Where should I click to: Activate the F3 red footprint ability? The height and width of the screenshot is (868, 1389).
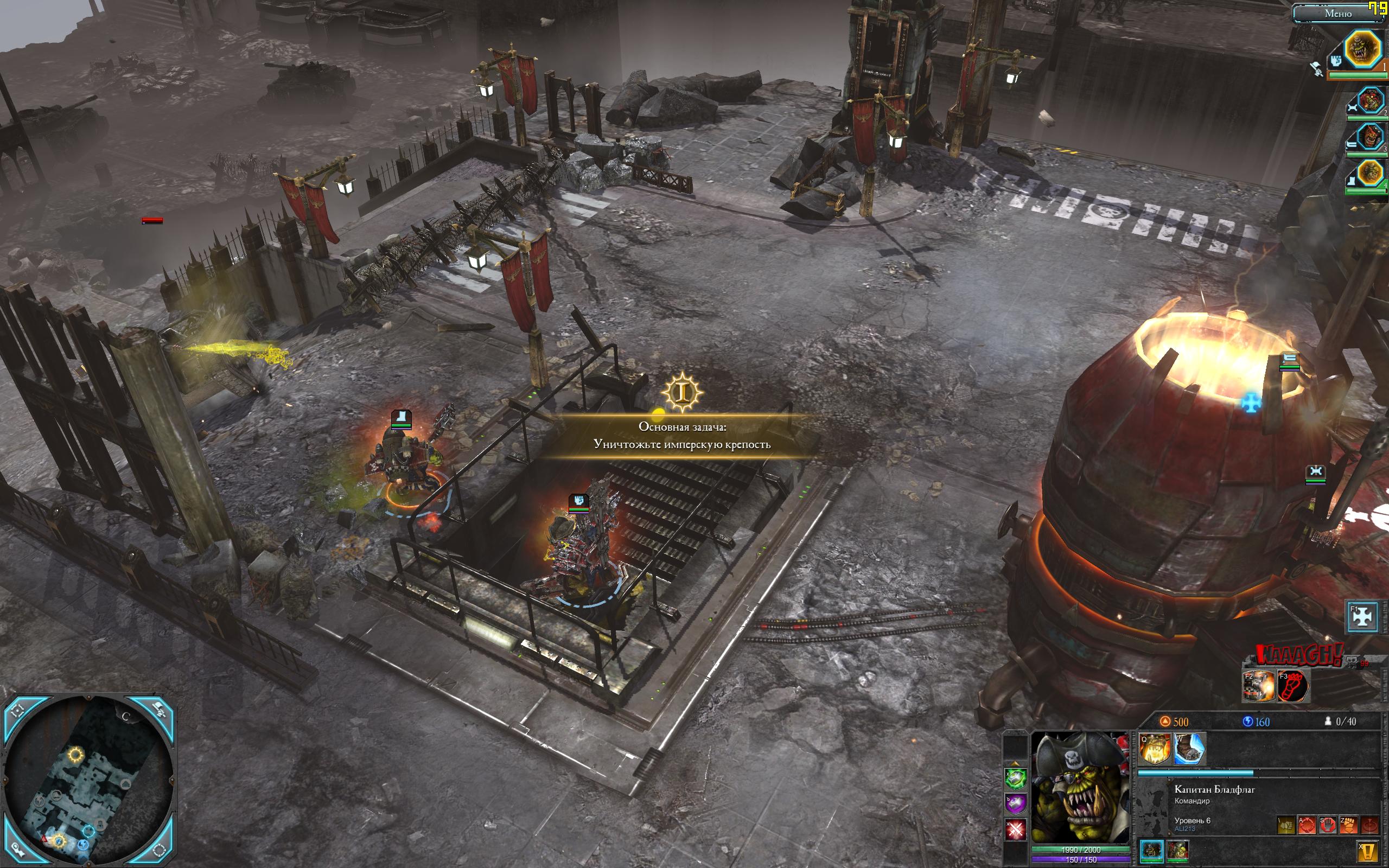(1292, 685)
